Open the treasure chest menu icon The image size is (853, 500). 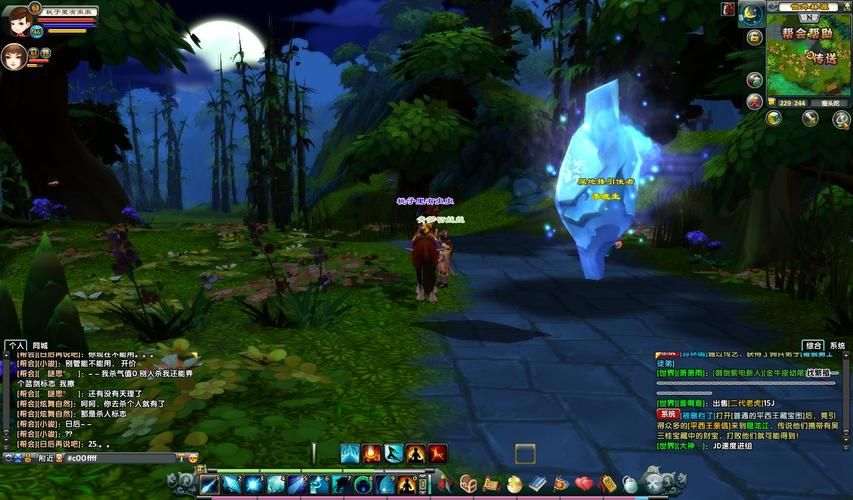click(468, 484)
